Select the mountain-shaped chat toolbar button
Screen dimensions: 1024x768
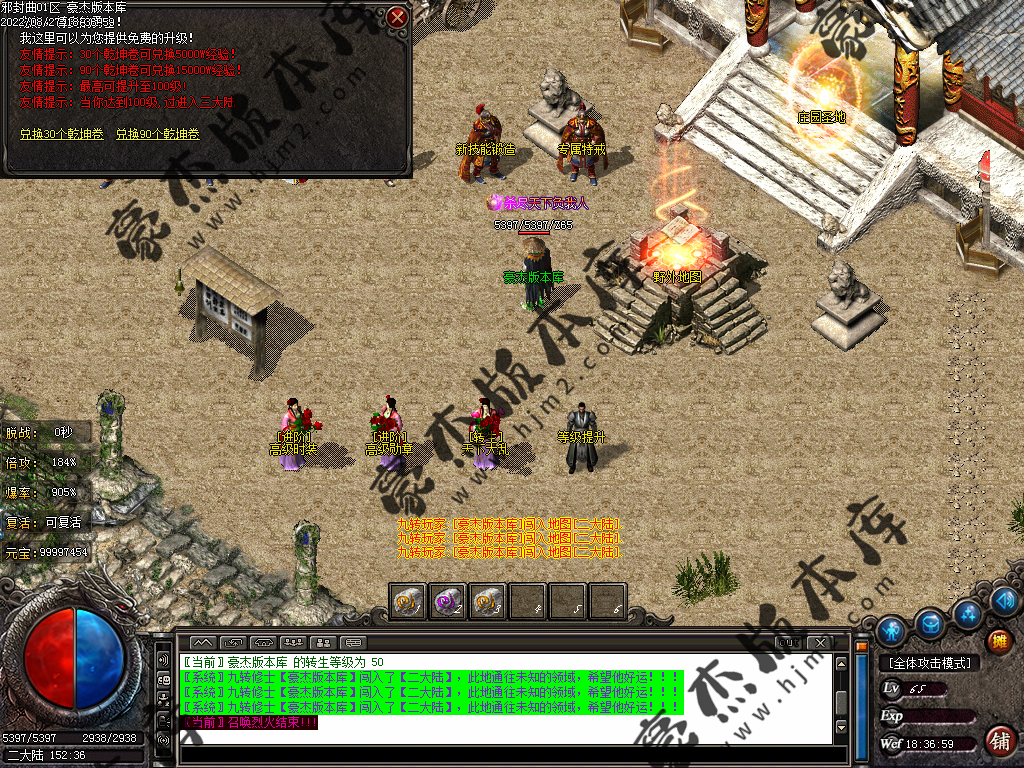click(202, 641)
